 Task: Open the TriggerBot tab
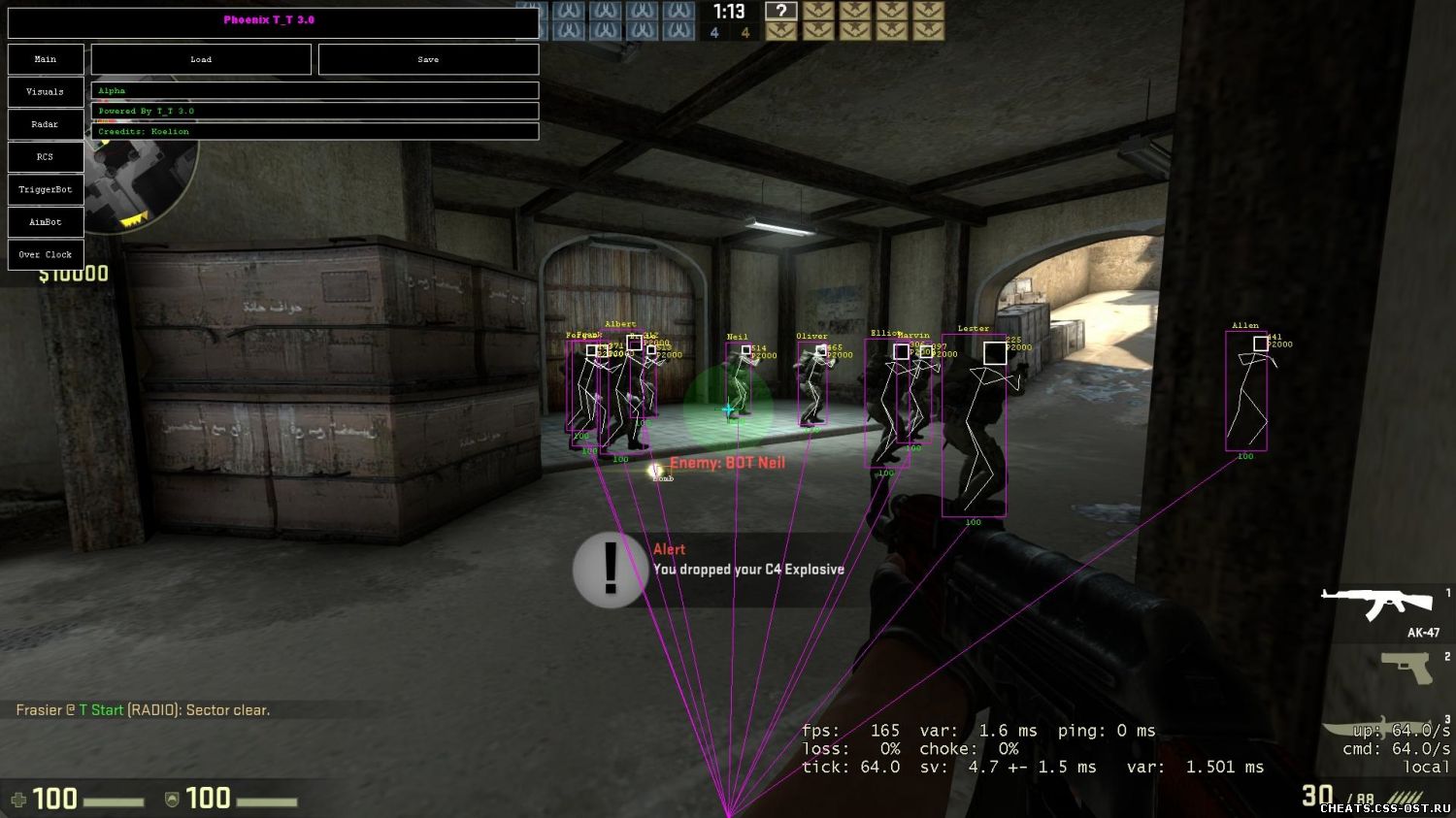point(46,189)
